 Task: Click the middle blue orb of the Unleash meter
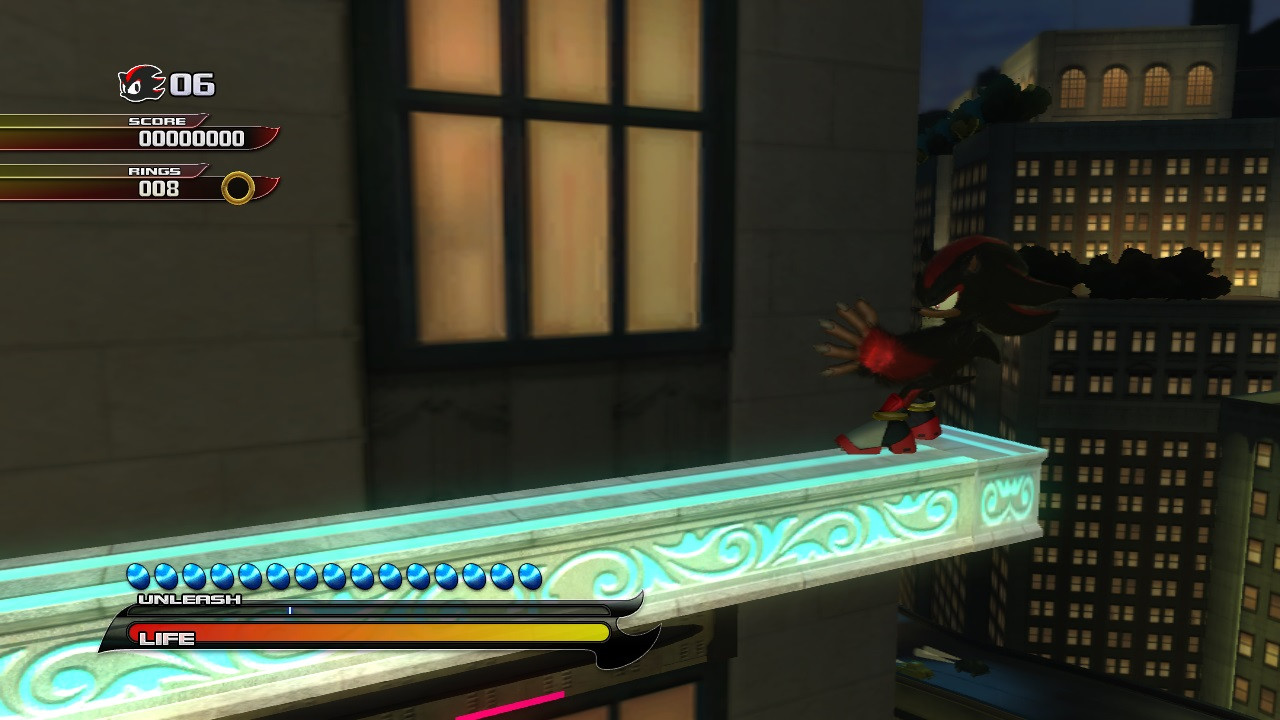click(332, 576)
